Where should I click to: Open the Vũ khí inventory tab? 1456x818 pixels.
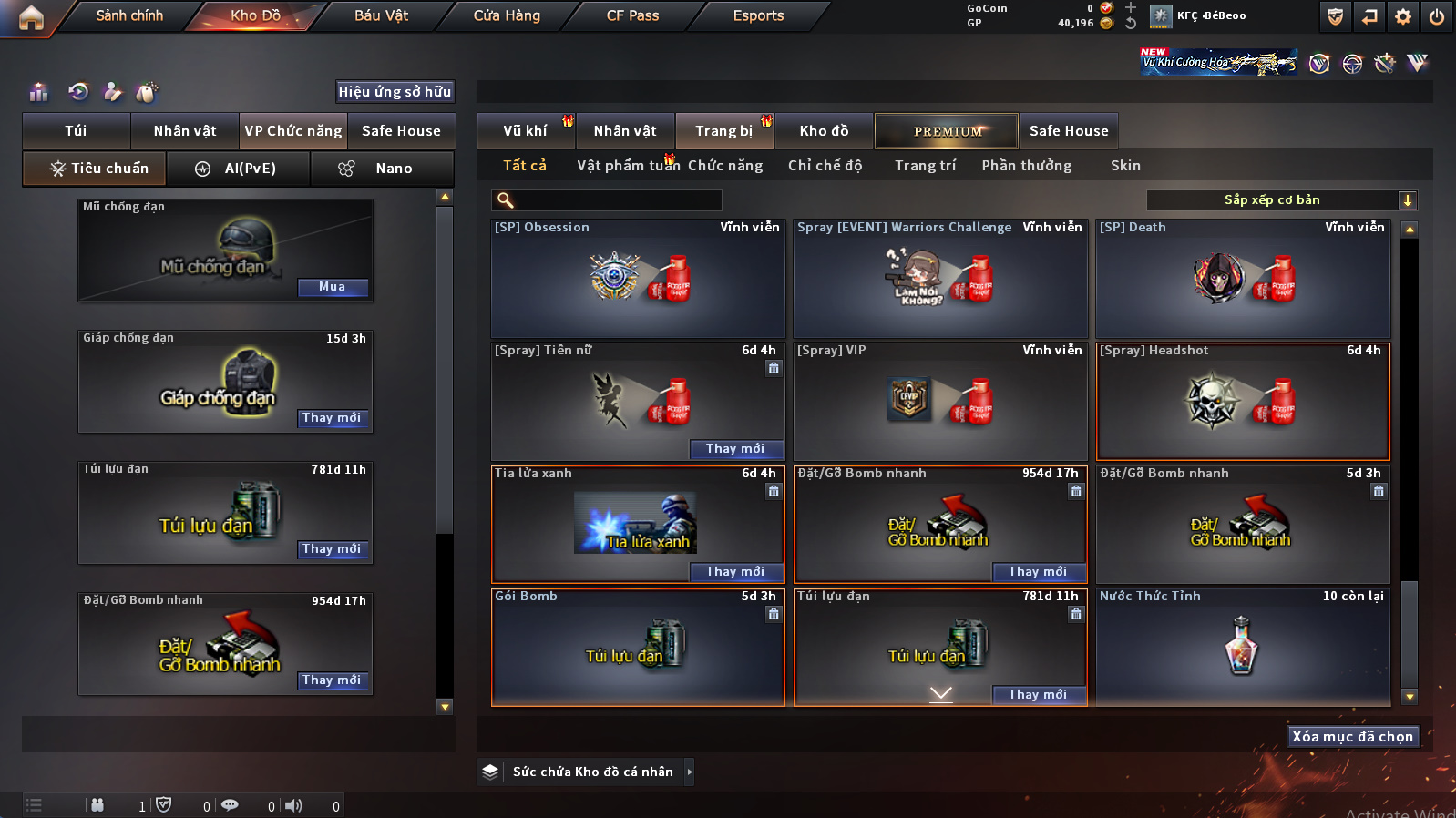(x=525, y=131)
